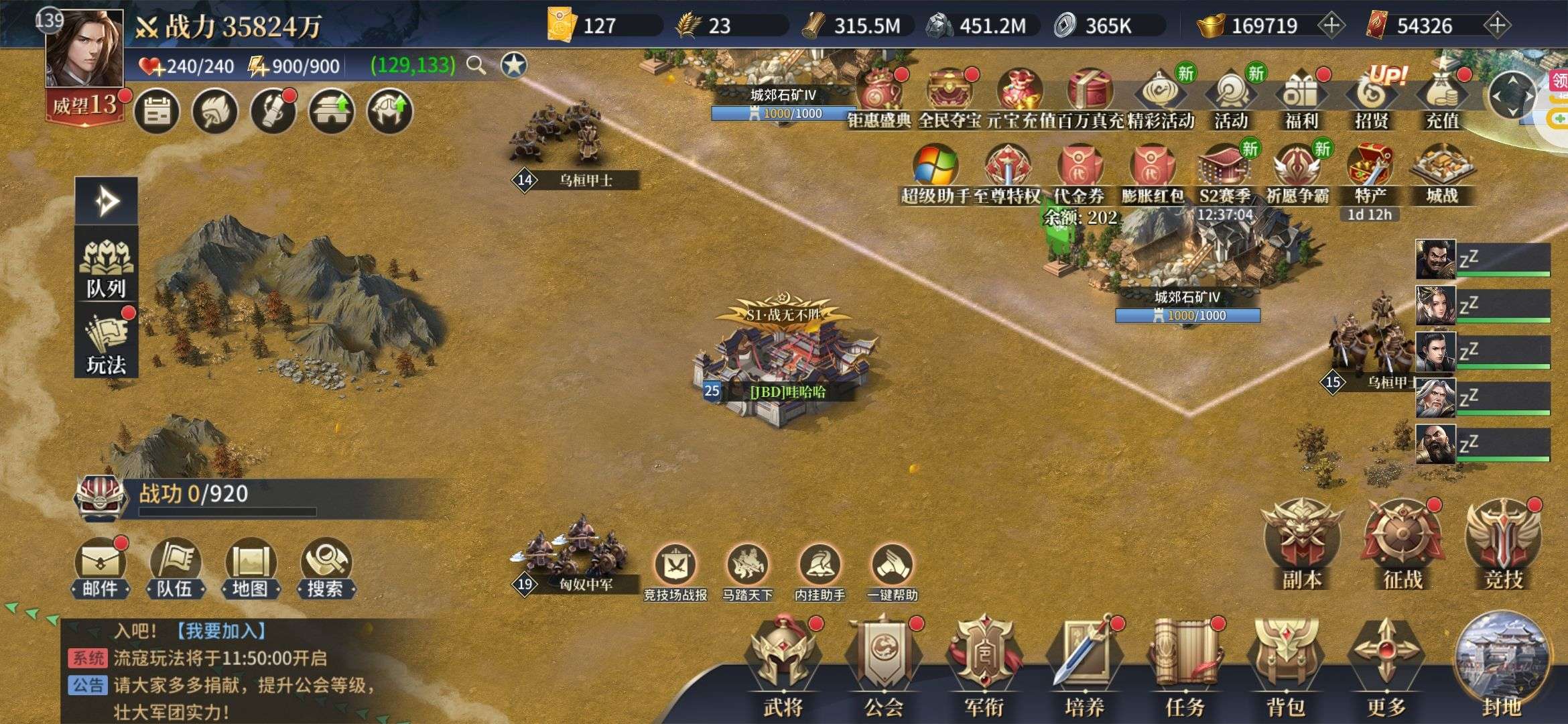Open the 公会 guild menu
The image size is (1568, 724).
883,664
